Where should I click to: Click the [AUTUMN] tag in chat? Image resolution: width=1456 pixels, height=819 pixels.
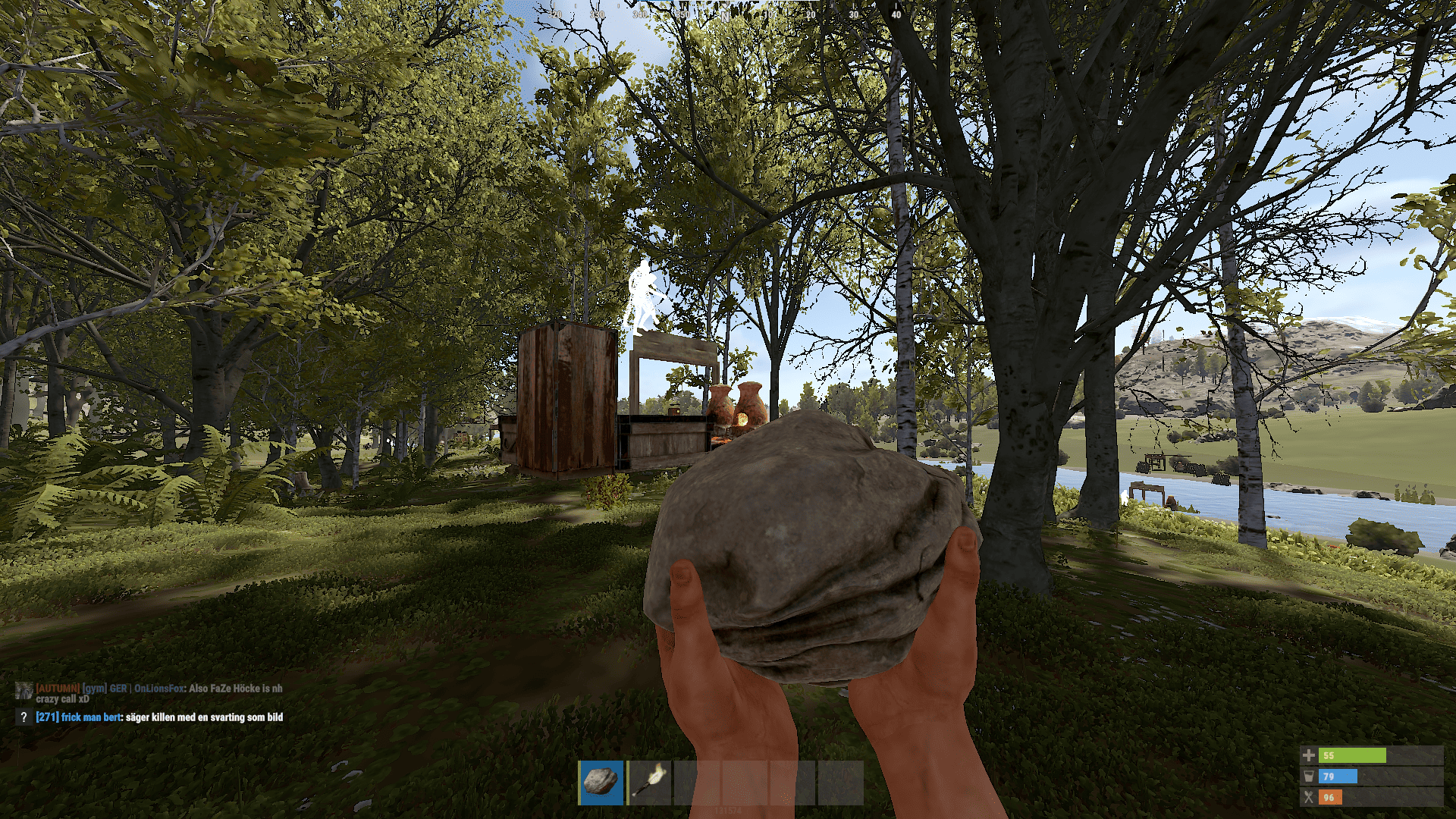point(58,689)
